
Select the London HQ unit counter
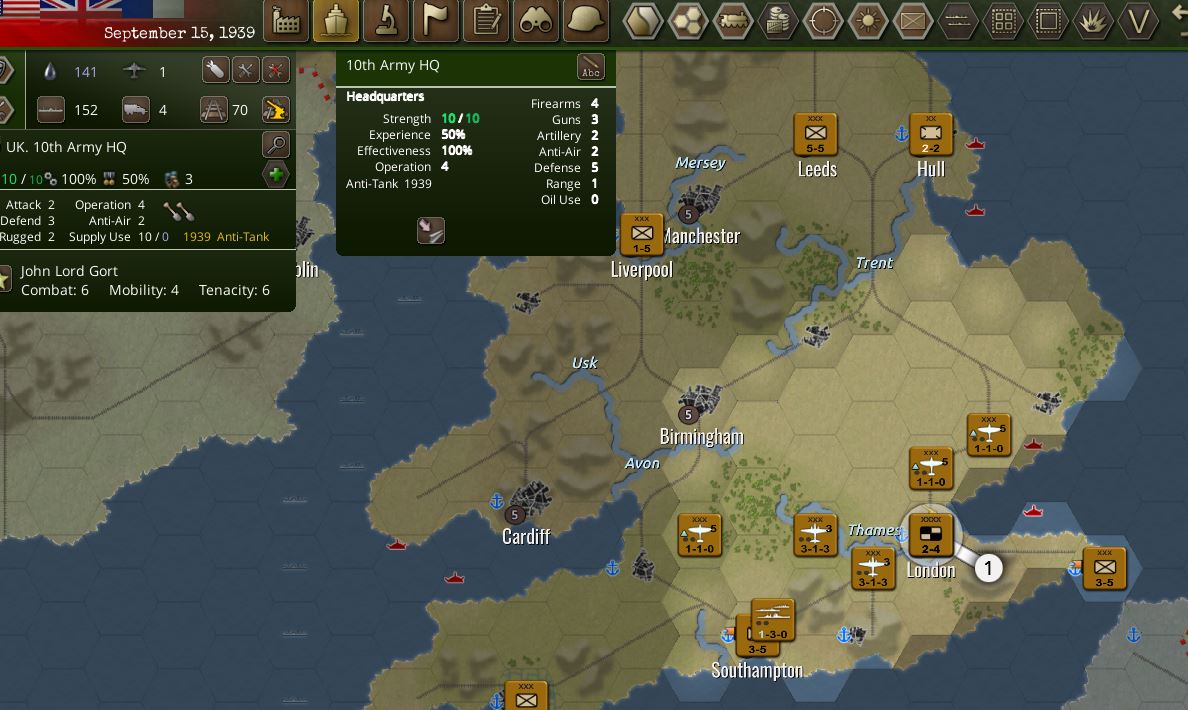coord(930,534)
